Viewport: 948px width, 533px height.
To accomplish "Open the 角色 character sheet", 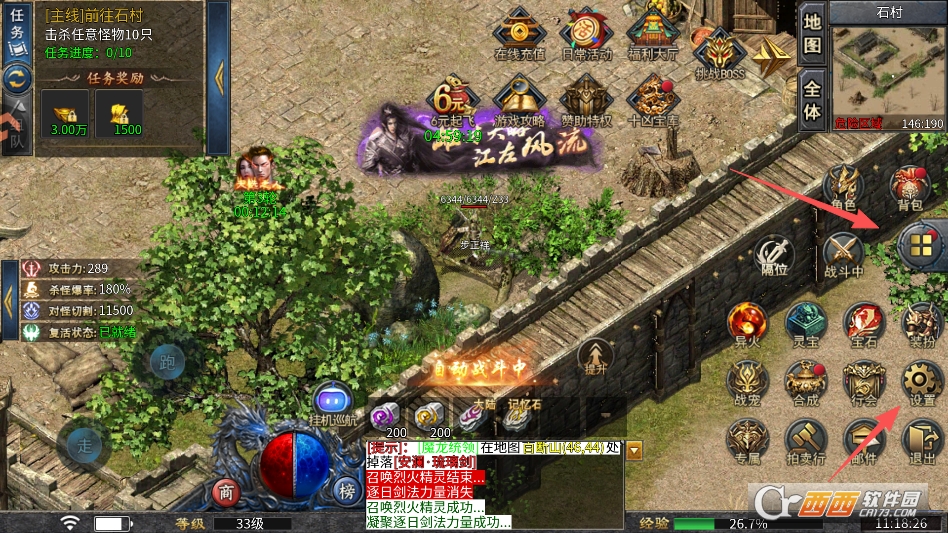I will [x=842, y=186].
